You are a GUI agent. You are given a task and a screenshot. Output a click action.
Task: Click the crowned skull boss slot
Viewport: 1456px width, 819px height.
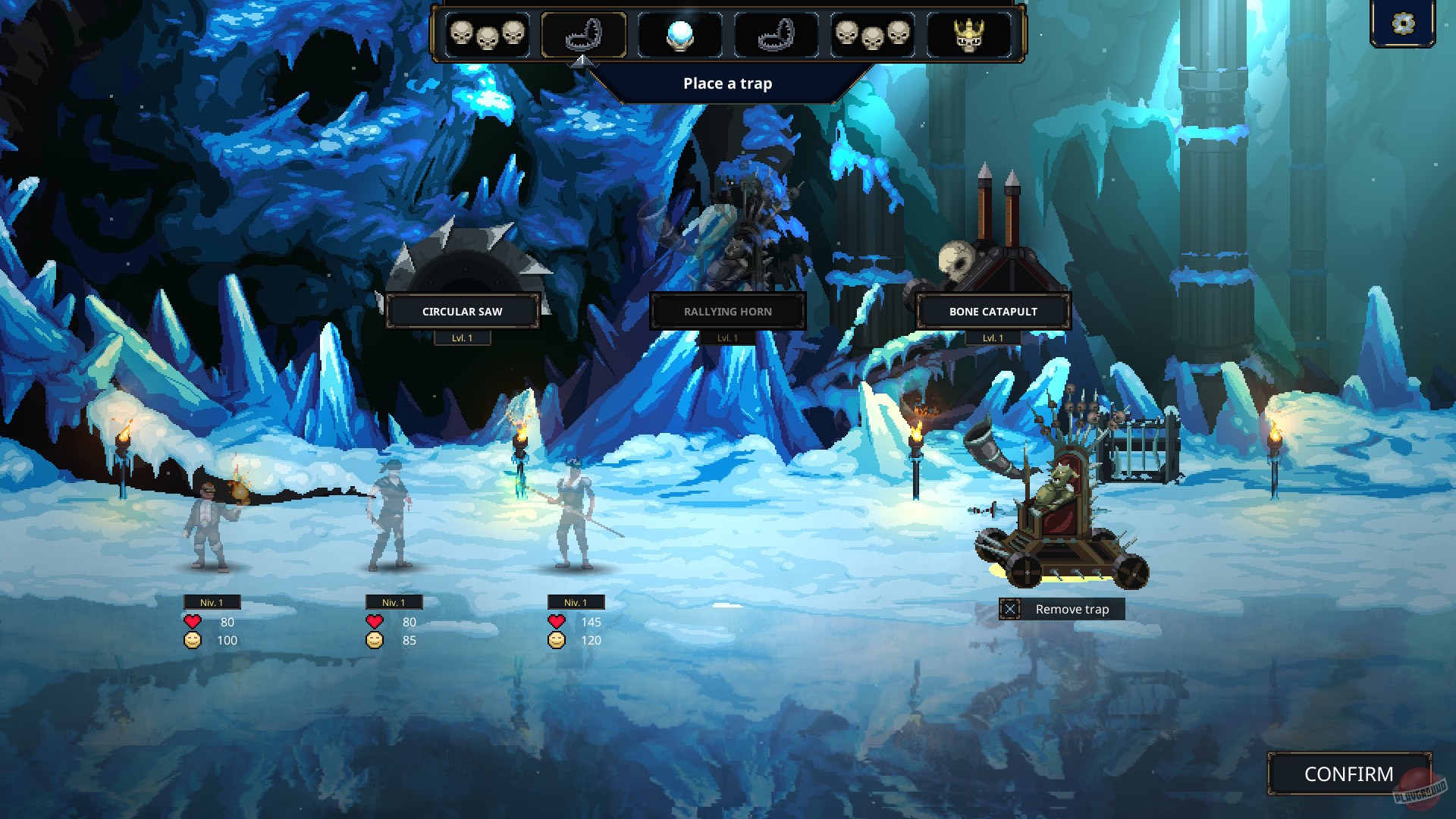tap(971, 34)
